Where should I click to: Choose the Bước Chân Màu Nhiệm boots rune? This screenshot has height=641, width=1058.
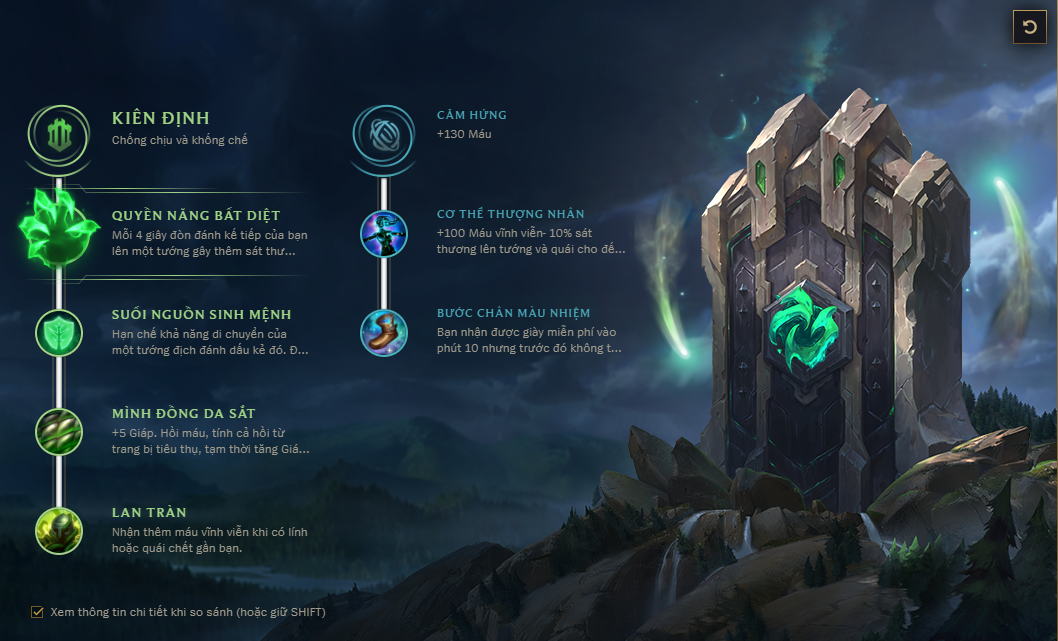click(383, 332)
